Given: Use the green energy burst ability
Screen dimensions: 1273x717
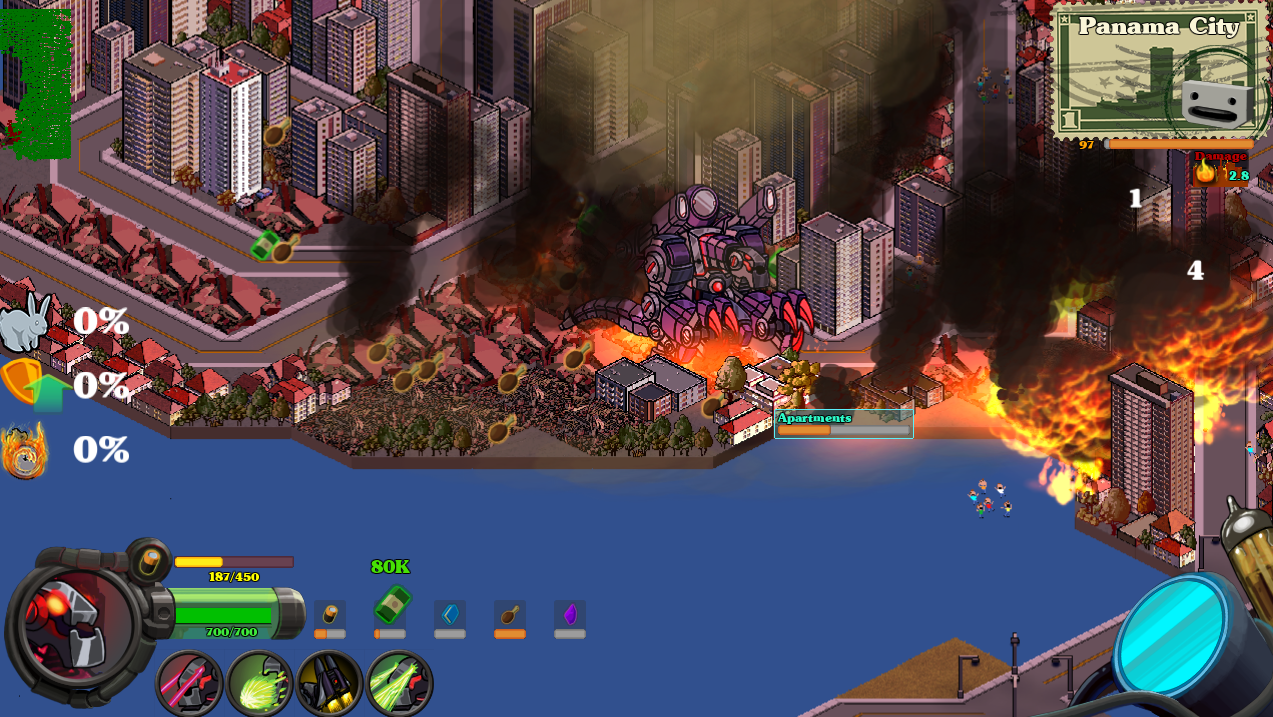Looking at the screenshot, I should click(x=259, y=684).
